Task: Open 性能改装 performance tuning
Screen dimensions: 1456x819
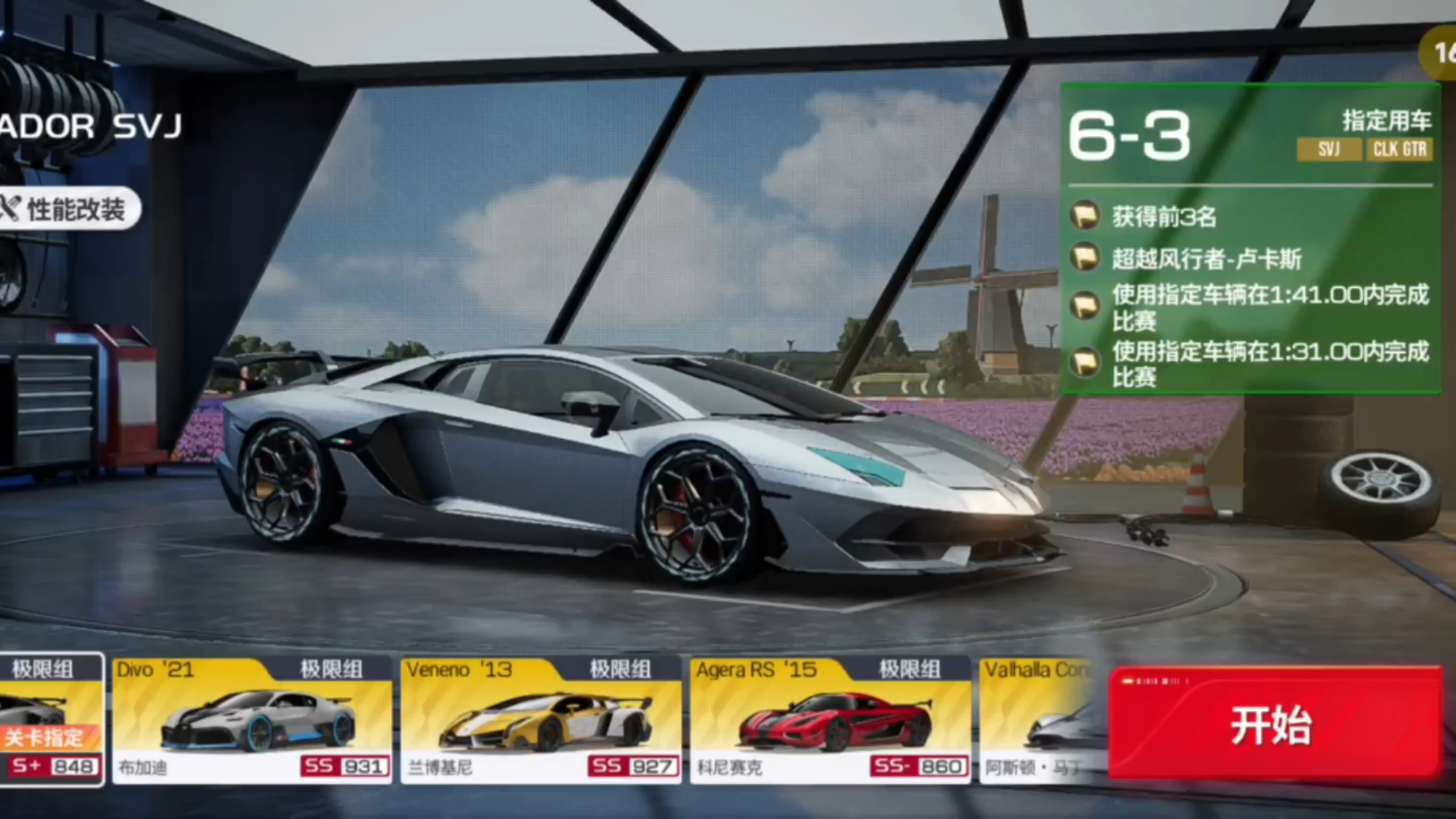Action: (x=69, y=209)
